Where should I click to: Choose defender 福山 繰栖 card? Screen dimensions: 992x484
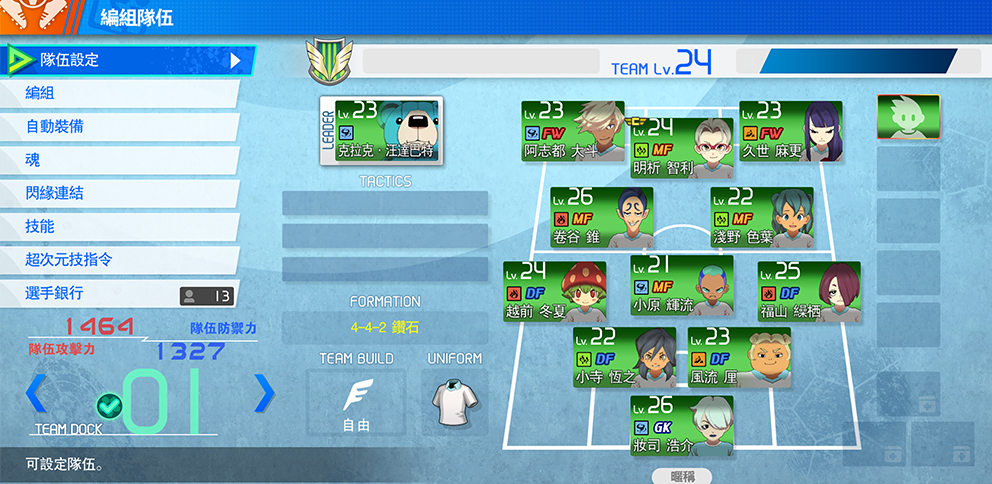808,291
